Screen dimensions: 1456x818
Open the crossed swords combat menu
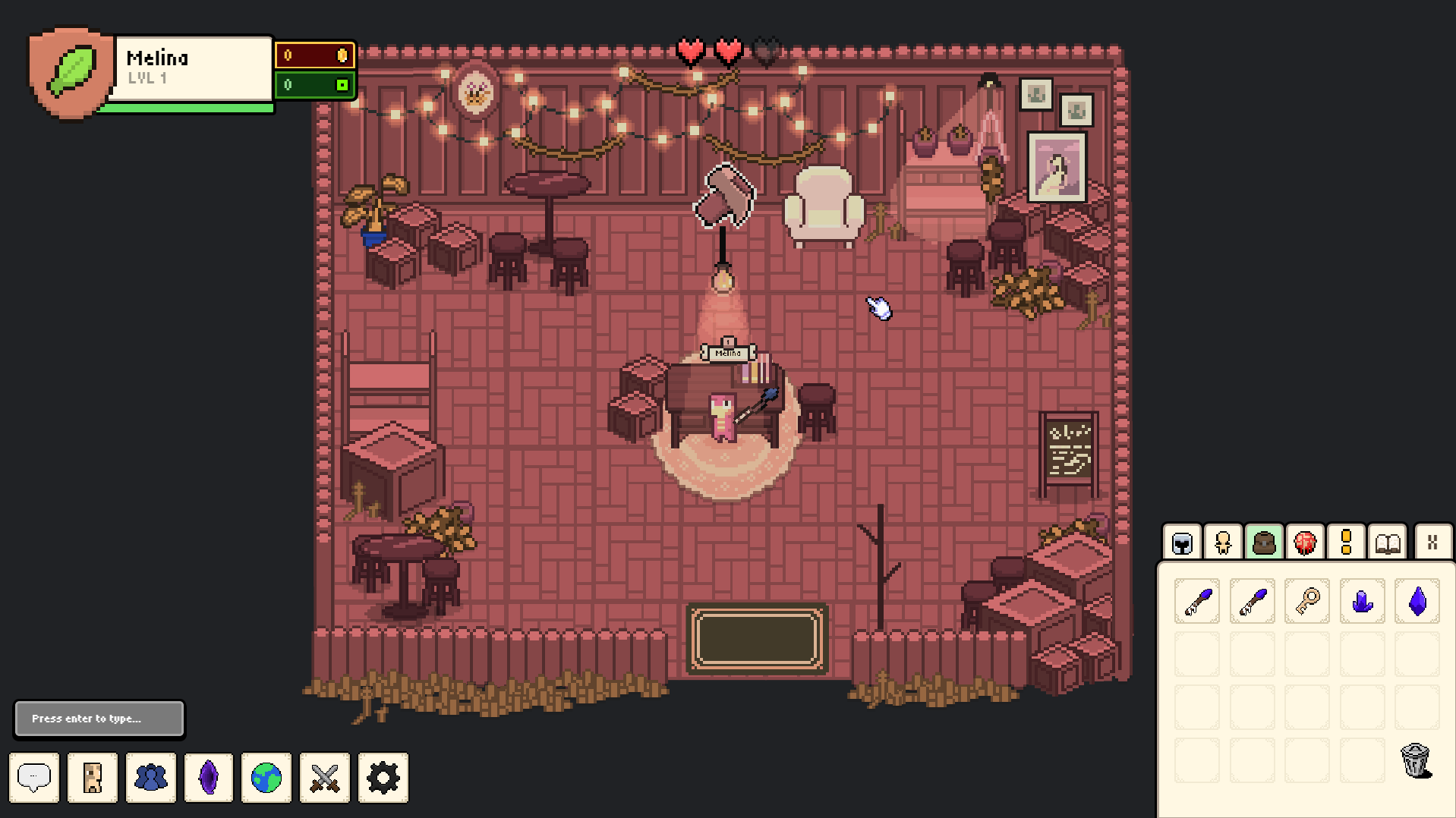[325, 777]
